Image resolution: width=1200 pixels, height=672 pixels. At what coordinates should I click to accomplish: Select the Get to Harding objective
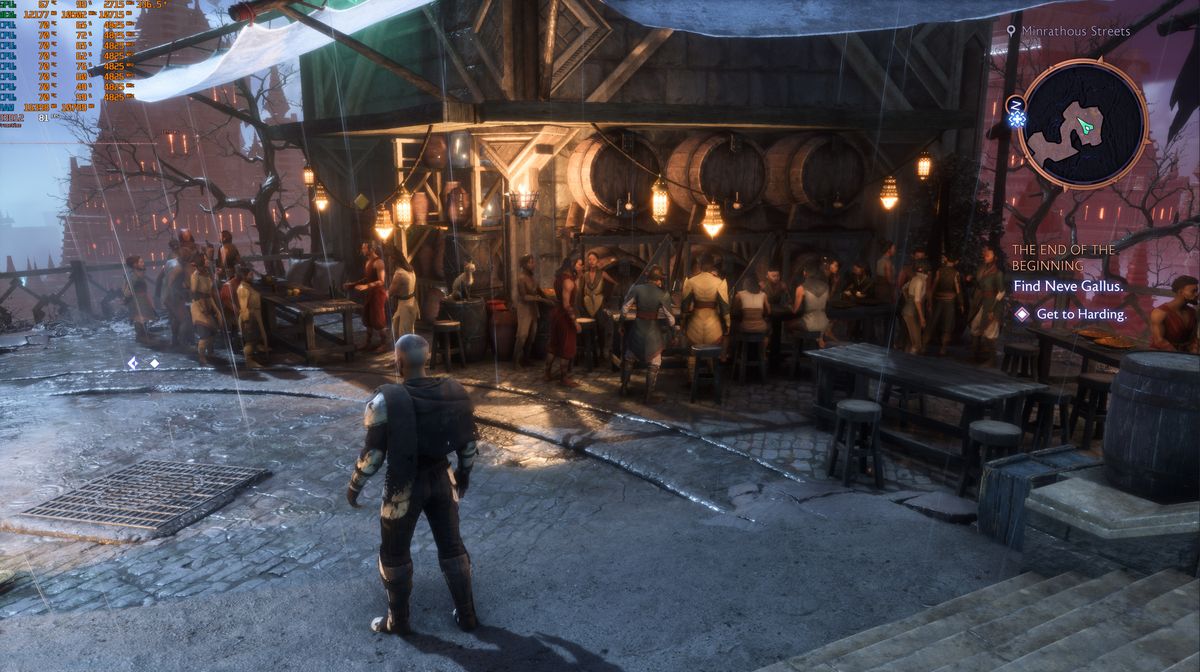tap(1081, 314)
